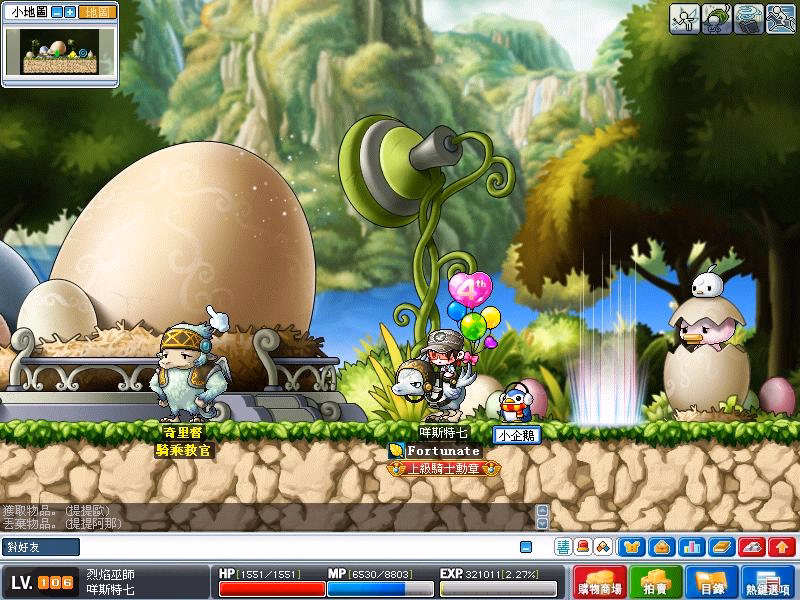Open the orange shirt equipment shortcut

(x=631, y=547)
